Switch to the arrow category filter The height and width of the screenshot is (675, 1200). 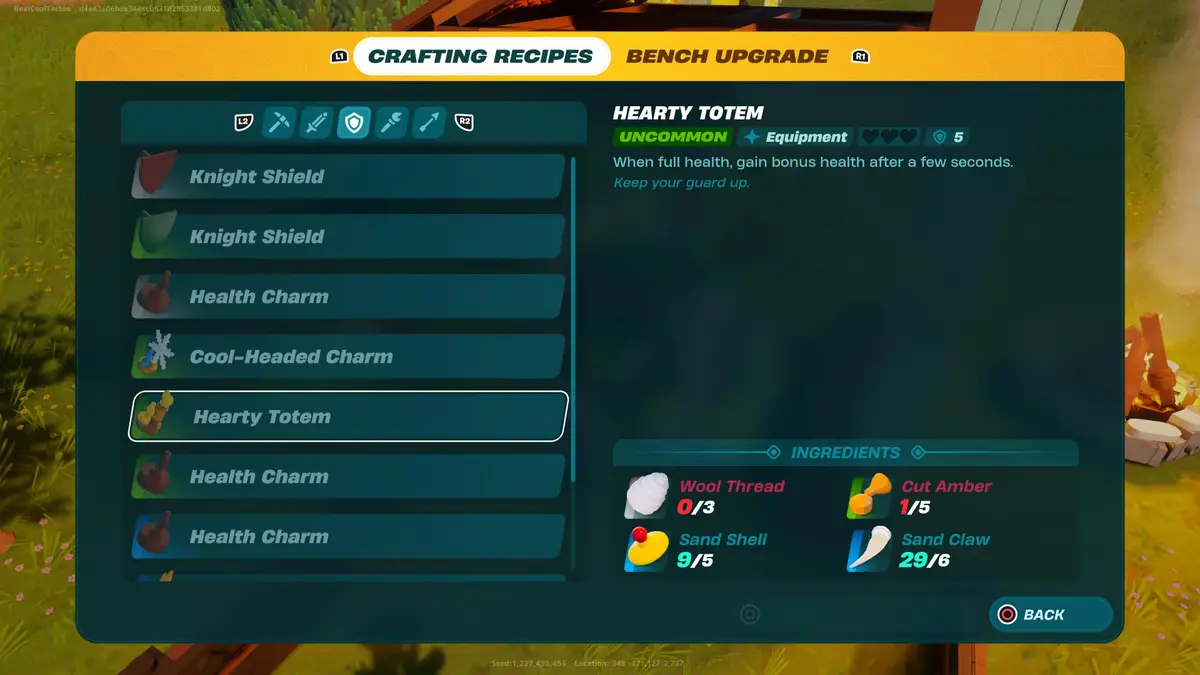click(x=429, y=123)
